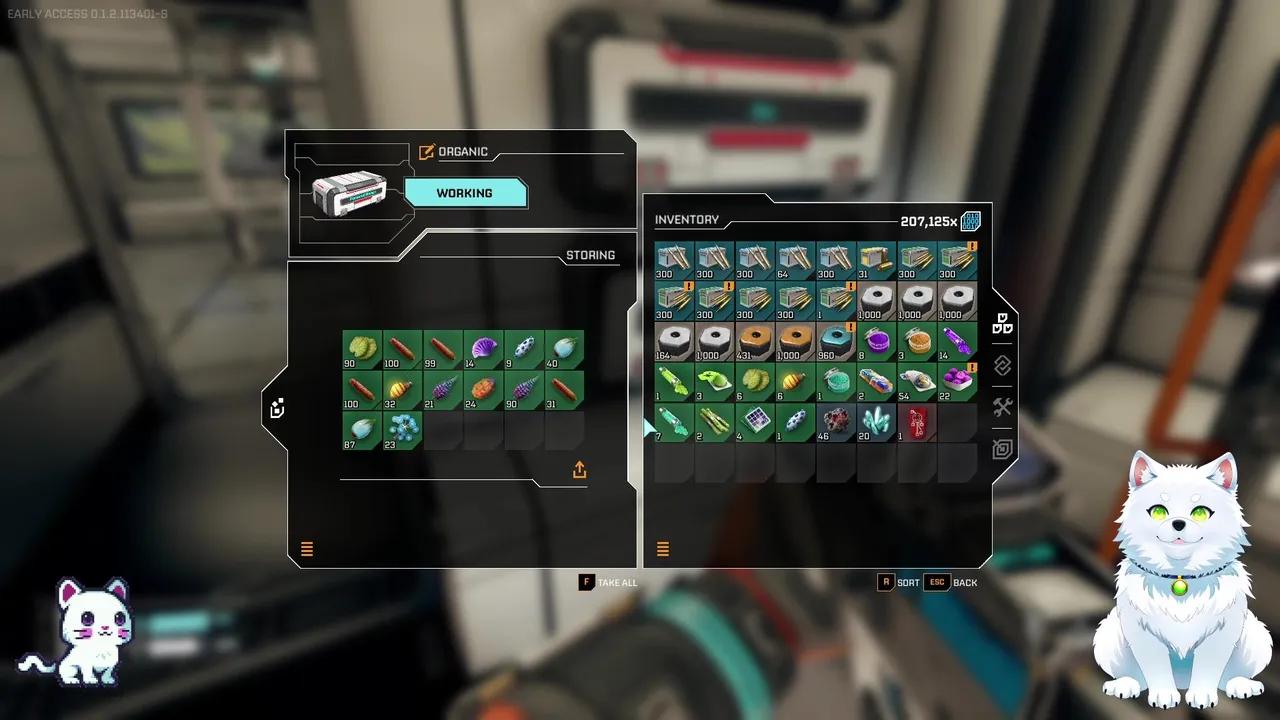Choose the teal ring stack of 960

pyautogui.click(x=836, y=341)
